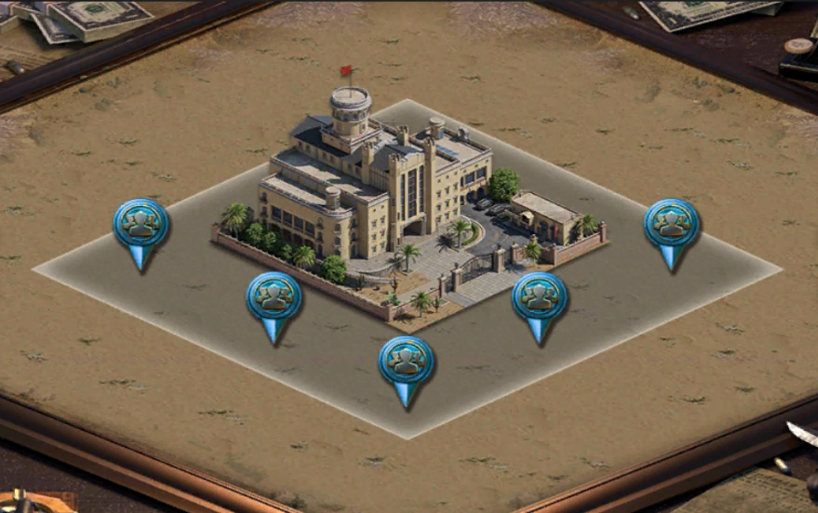Tap the blue crew marker at the plot's front corner
This screenshot has height=513, width=818.
406,362
